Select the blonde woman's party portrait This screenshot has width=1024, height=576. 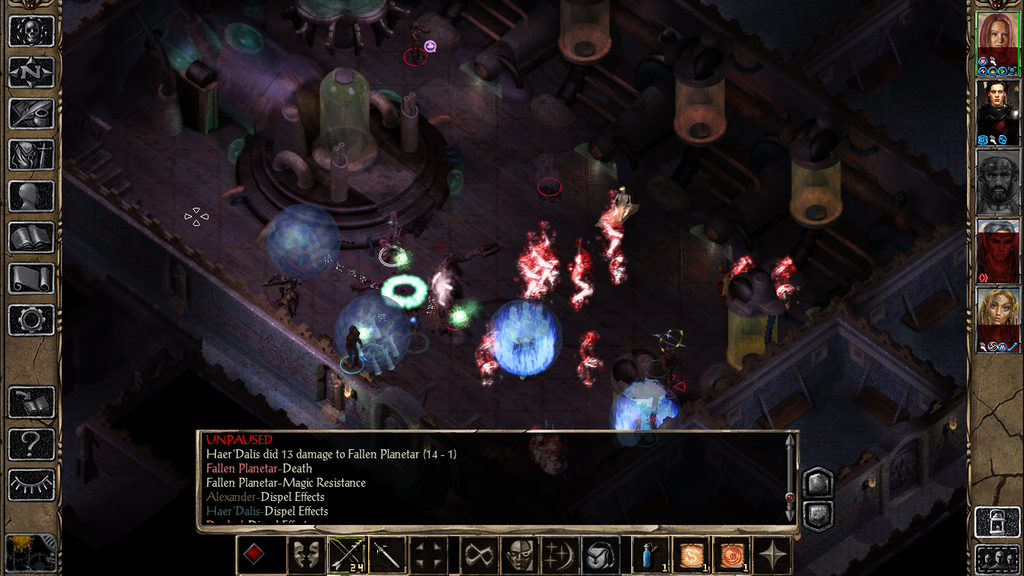(x=997, y=314)
